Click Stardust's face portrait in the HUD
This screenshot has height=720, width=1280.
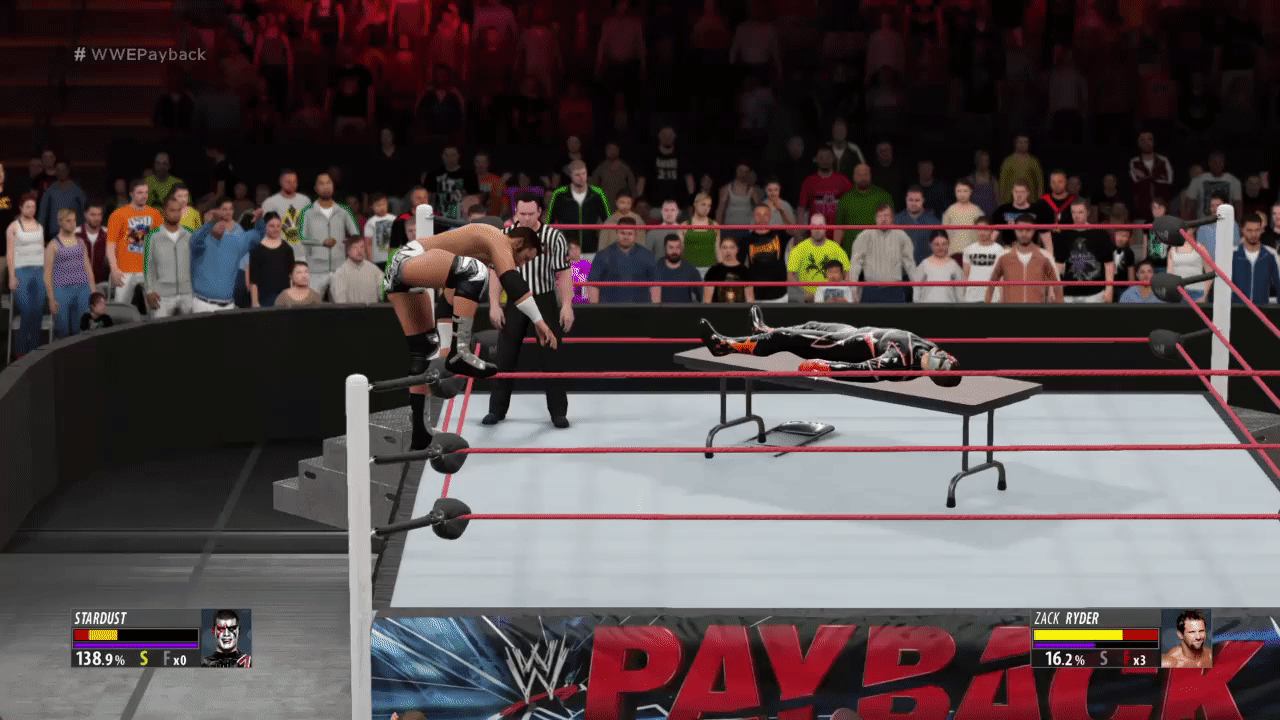[x=225, y=638]
